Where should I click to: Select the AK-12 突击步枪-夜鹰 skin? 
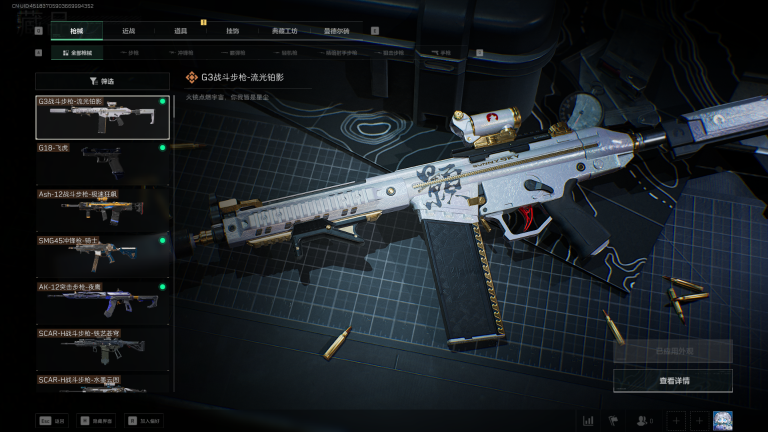[x=102, y=301]
